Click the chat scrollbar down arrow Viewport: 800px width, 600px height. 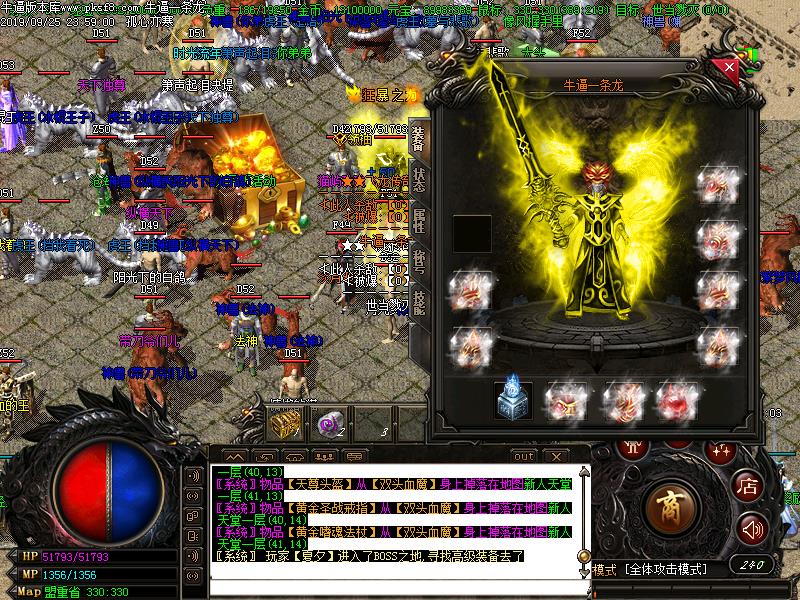click(x=583, y=574)
